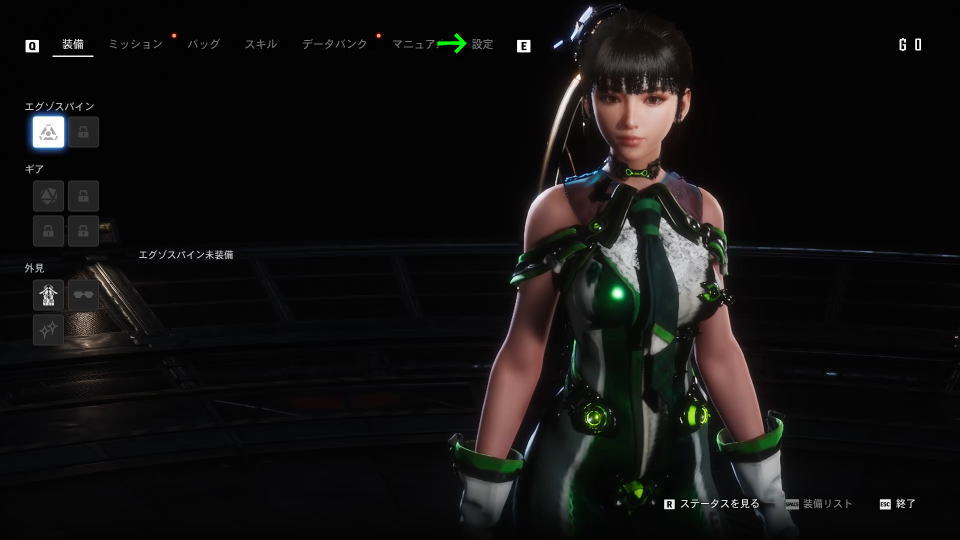Open the 設定 (Settings) tab
960x540 pixels.
[x=483, y=44]
